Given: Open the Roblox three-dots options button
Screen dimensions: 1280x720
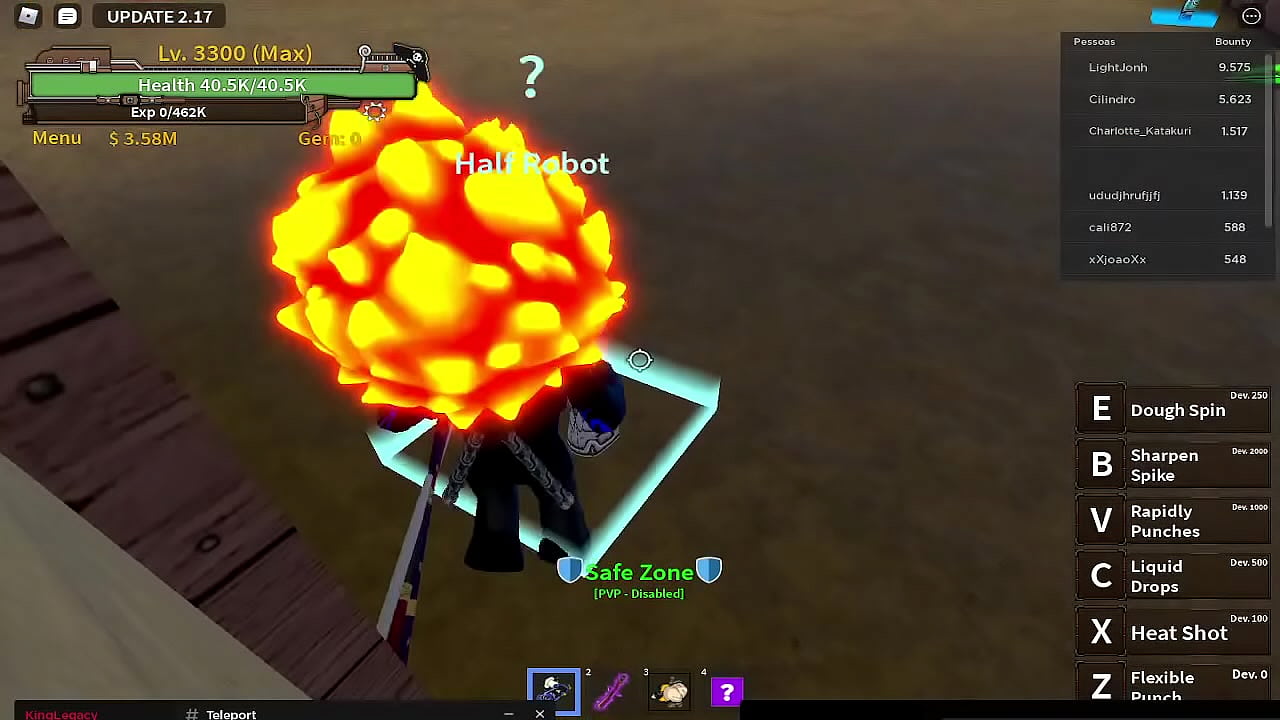Looking at the screenshot, I should coord(1251,16).
